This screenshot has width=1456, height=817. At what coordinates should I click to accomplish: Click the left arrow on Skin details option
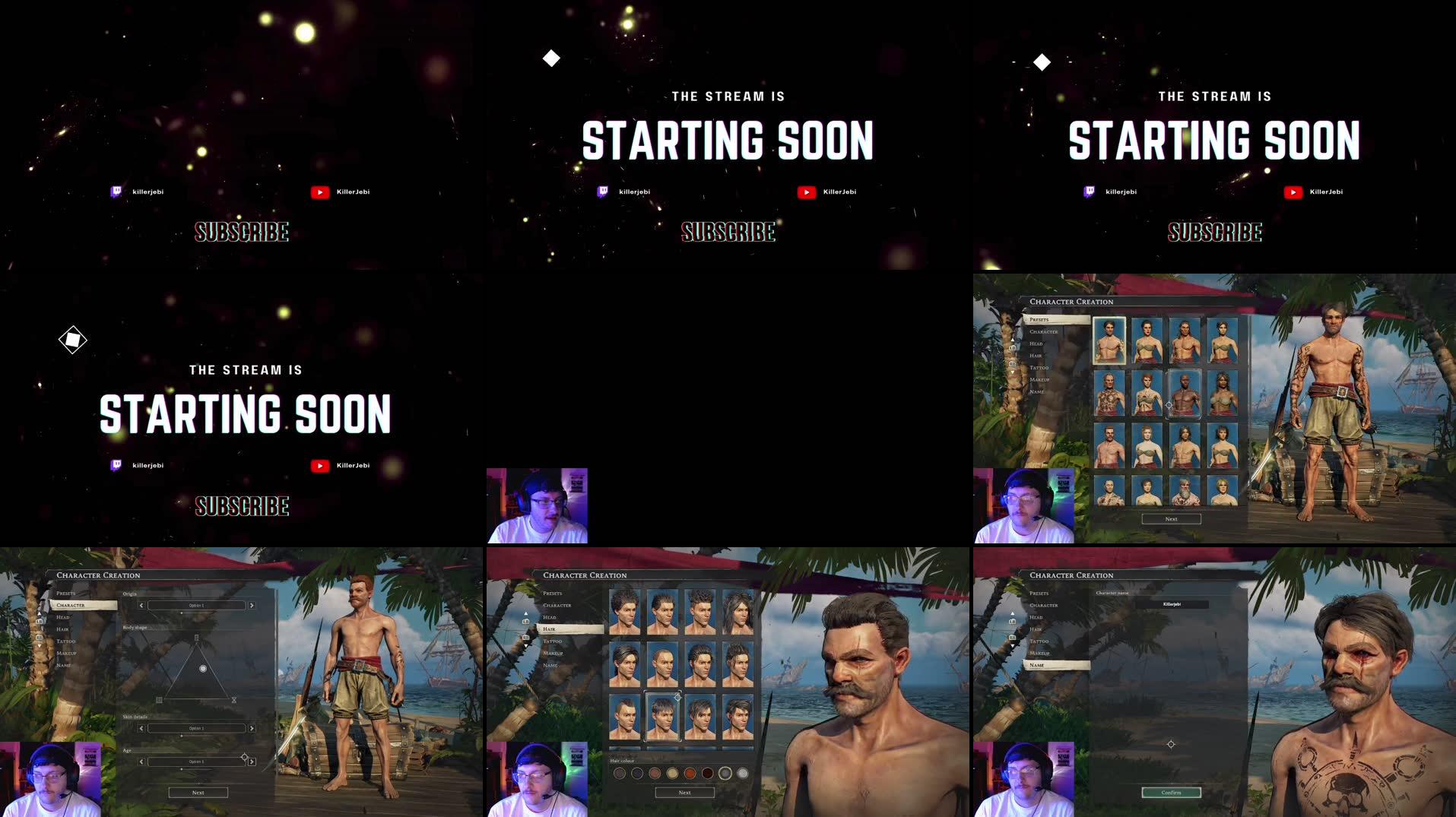tap(141, 728)
